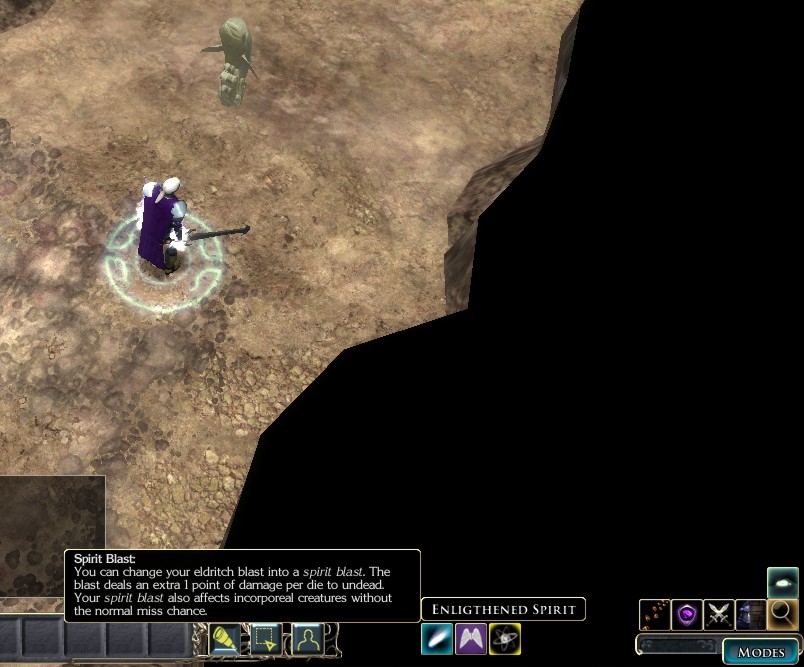
Task: Select the white angel wings ability
Action: (471, 638)
